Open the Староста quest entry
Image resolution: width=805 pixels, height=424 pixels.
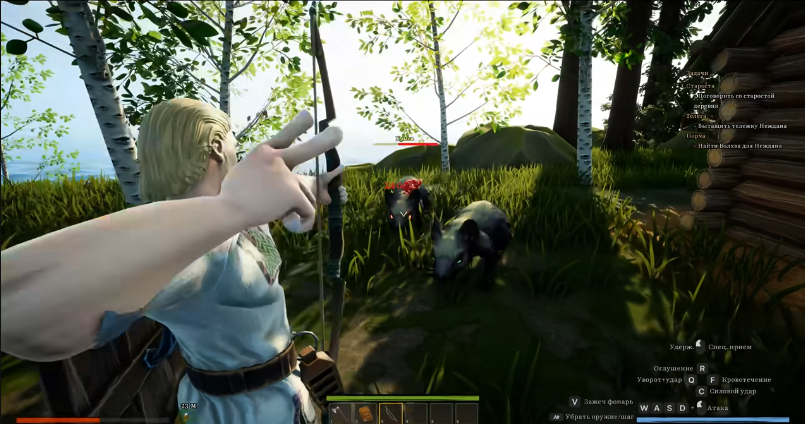701,86
